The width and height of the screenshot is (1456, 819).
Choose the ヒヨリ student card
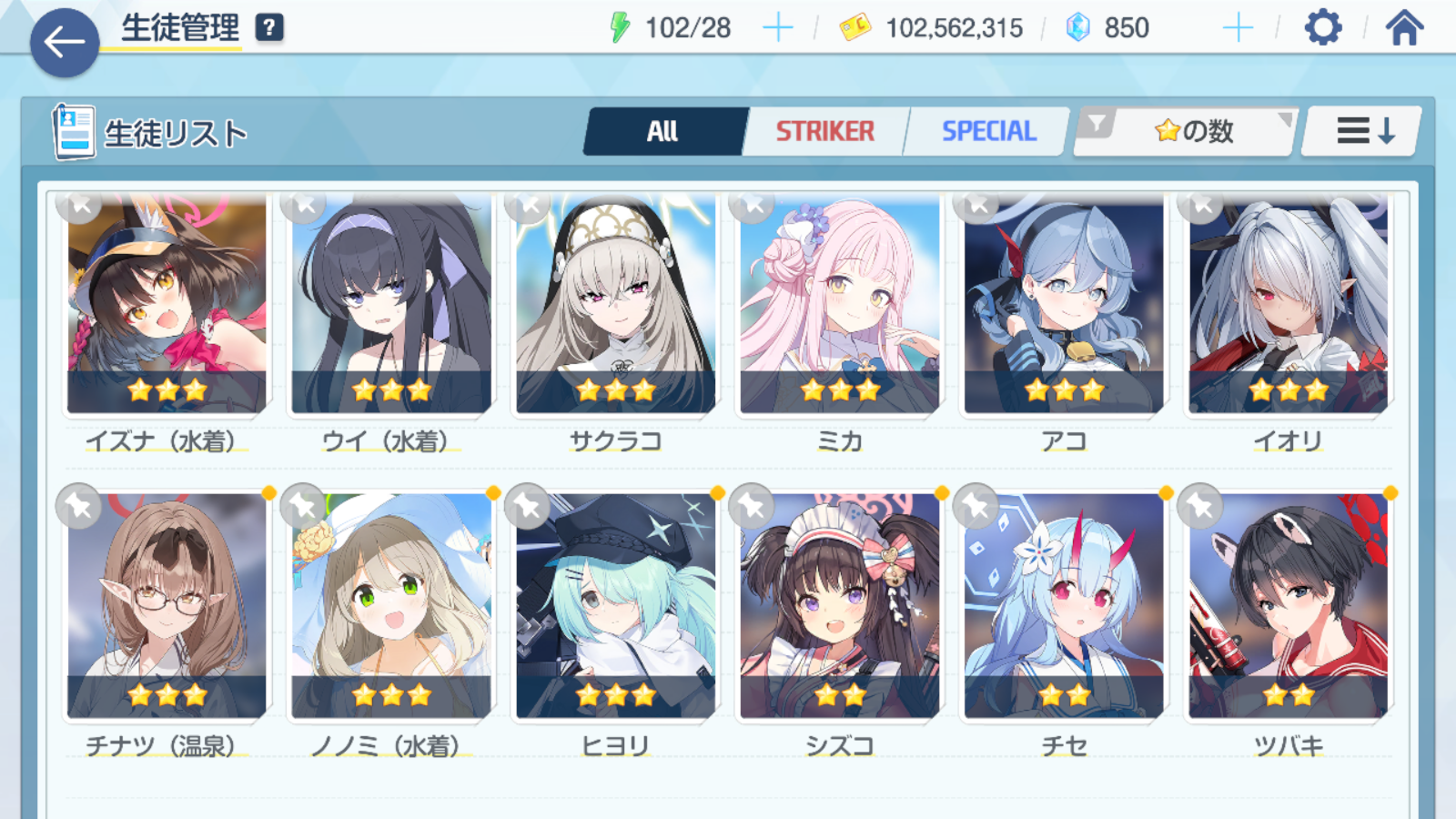(x=615, y=605)
